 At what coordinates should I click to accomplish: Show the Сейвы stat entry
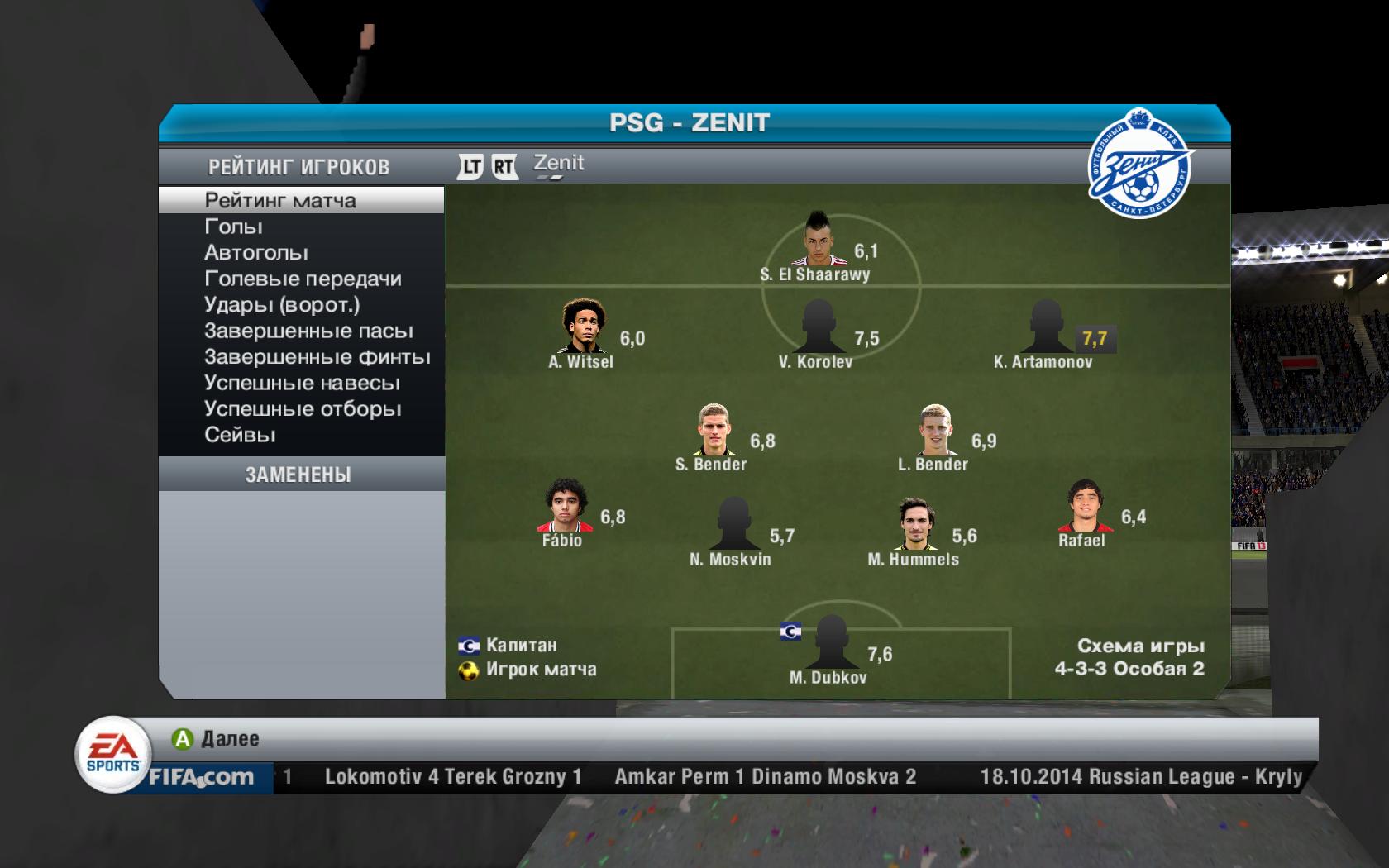tap(240, 436)
